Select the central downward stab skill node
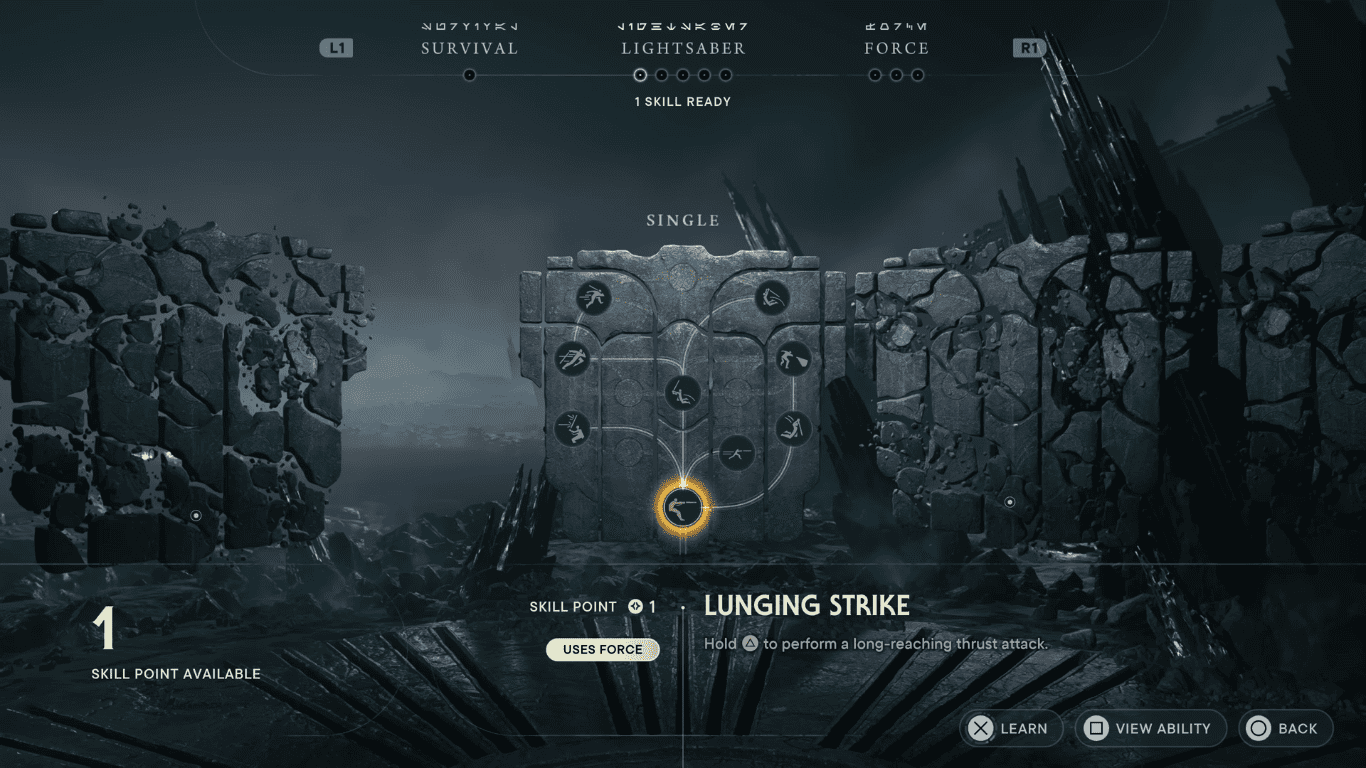Viewport: 1366px width, 768px height. [683, 392]
